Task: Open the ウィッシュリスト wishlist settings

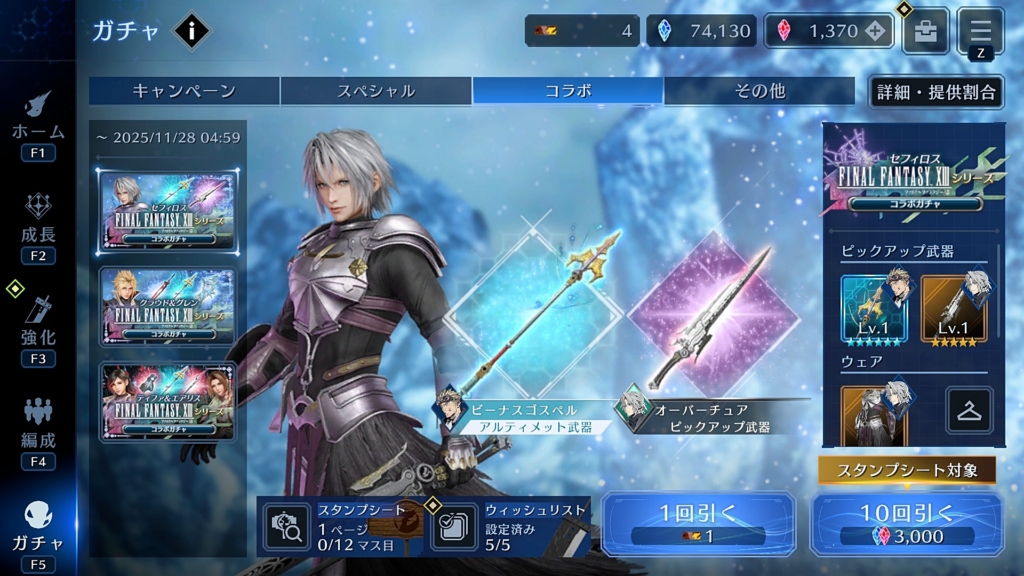Action: coord(510,525)
